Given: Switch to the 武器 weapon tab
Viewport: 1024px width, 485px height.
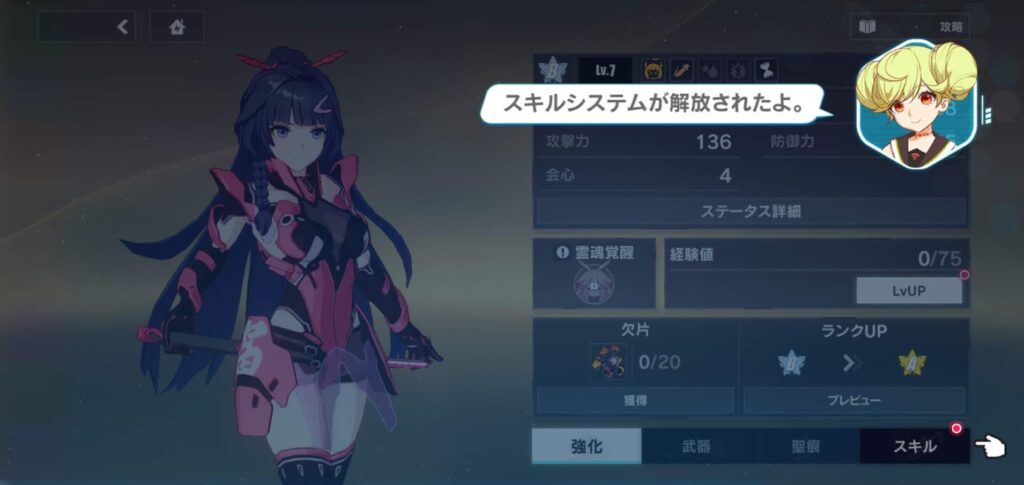Looking at the screenshot, I should pyautogui.click(x=695, y=446).
